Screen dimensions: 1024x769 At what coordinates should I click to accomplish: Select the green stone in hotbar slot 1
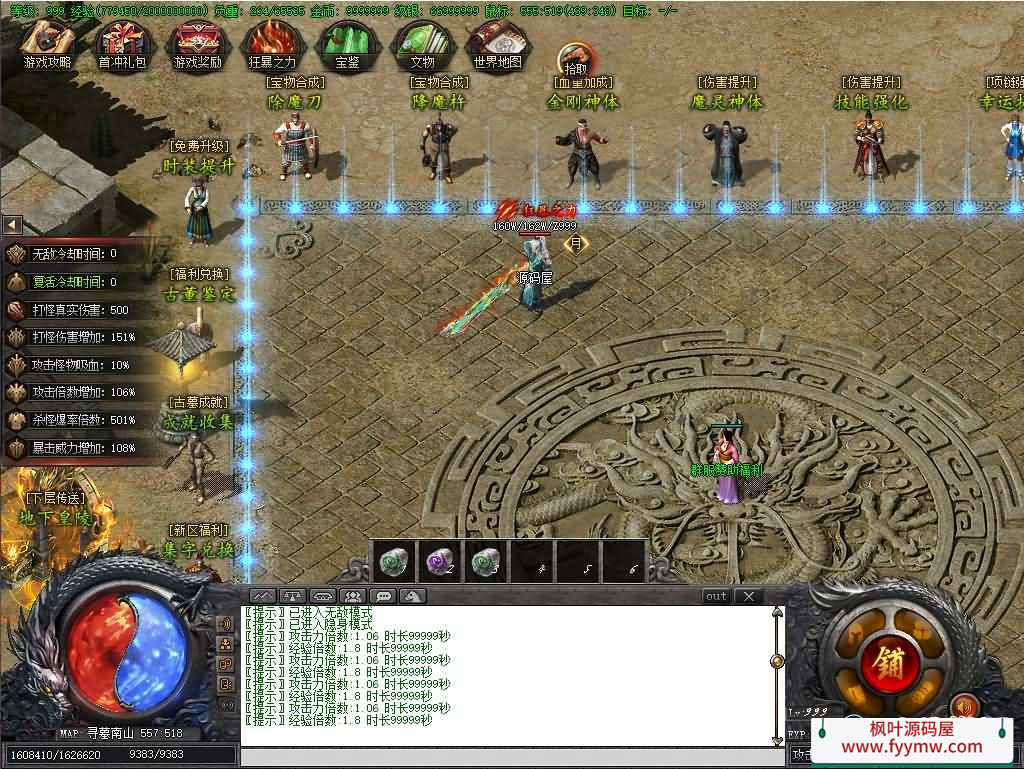click(392, 561)
